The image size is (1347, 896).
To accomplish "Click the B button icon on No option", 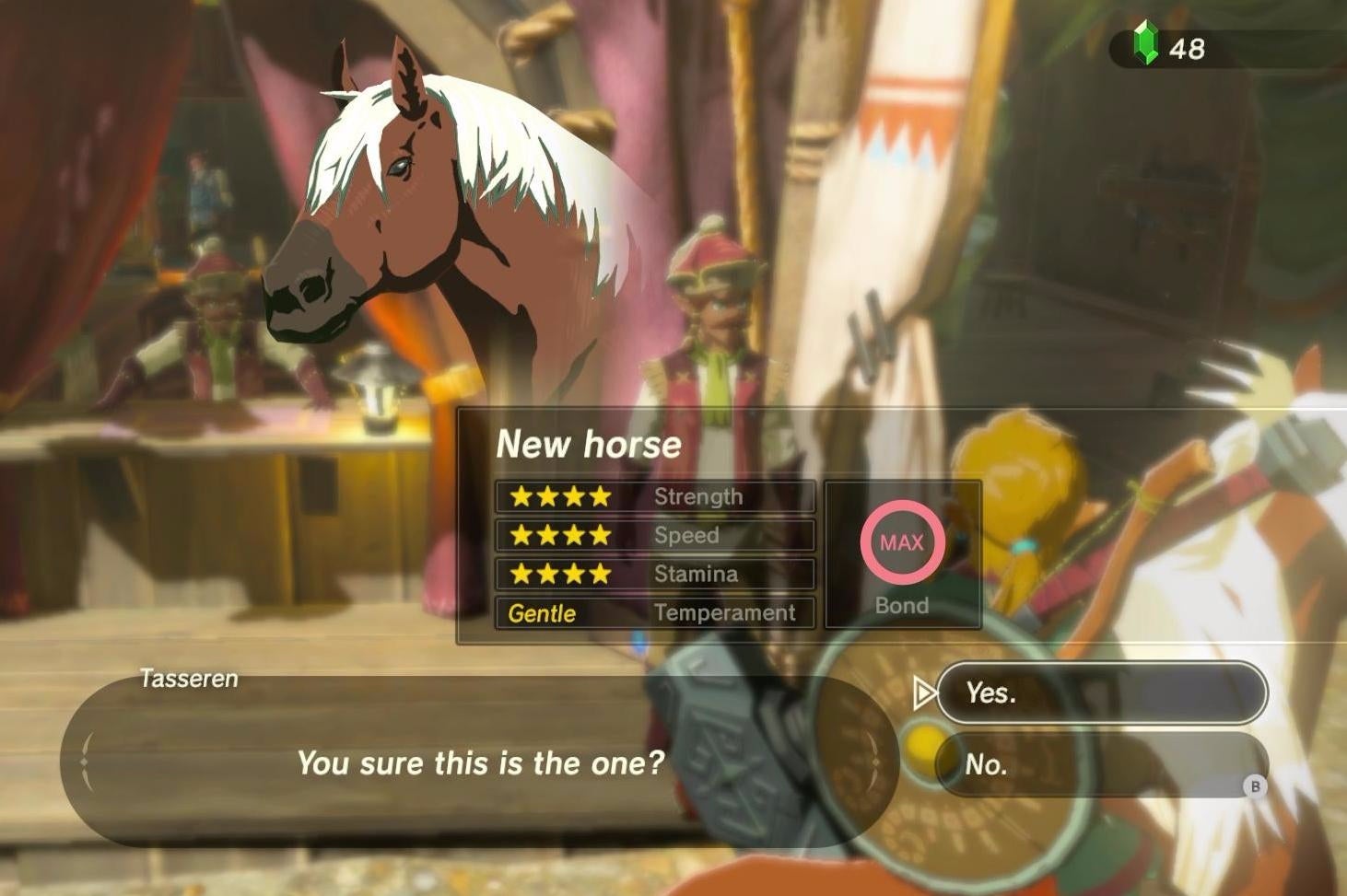I will pyautogui.click(x=1256, y=787).
